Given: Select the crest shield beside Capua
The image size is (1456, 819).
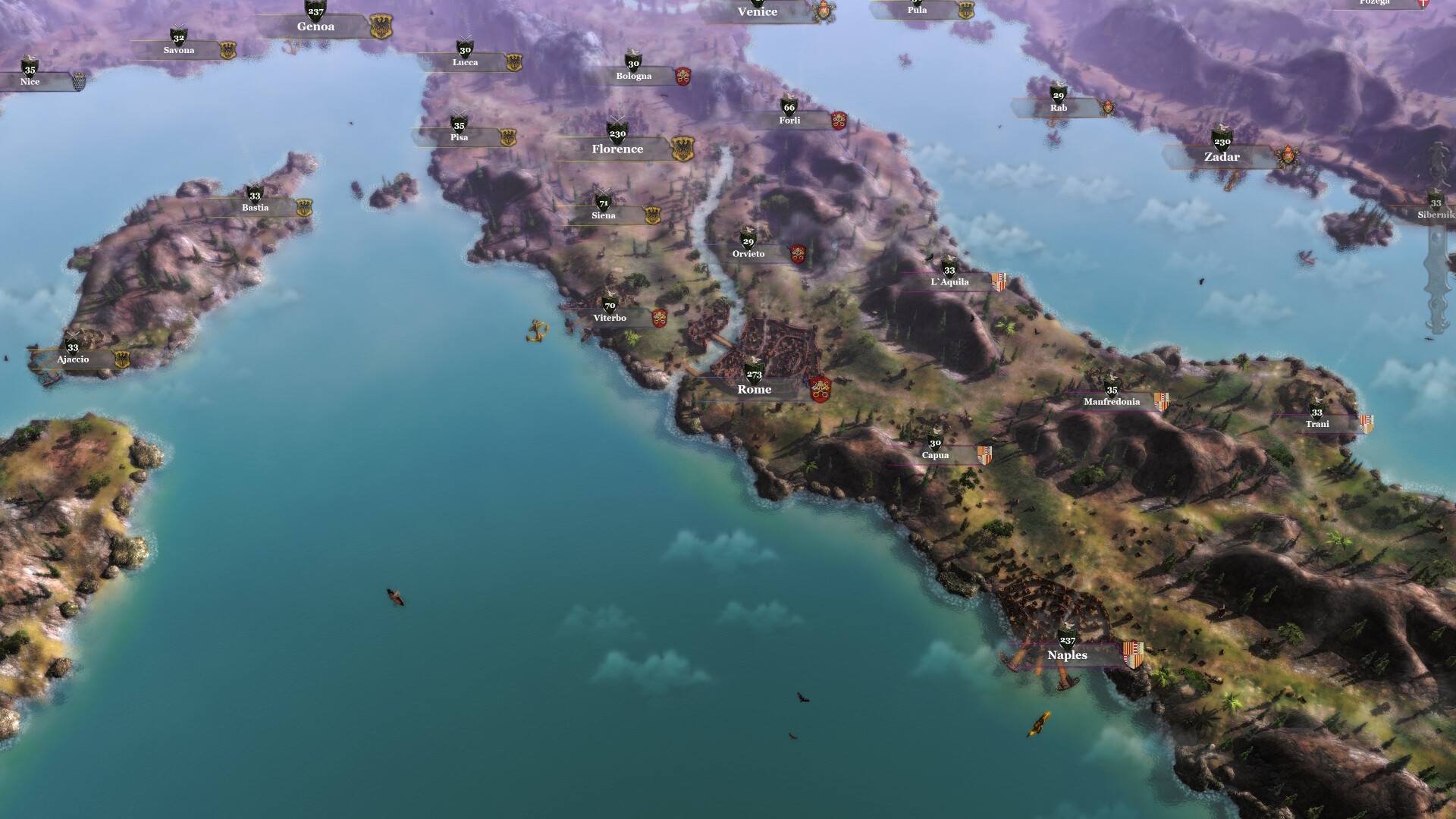Looking at the screenshot, I should pos(985,454).
